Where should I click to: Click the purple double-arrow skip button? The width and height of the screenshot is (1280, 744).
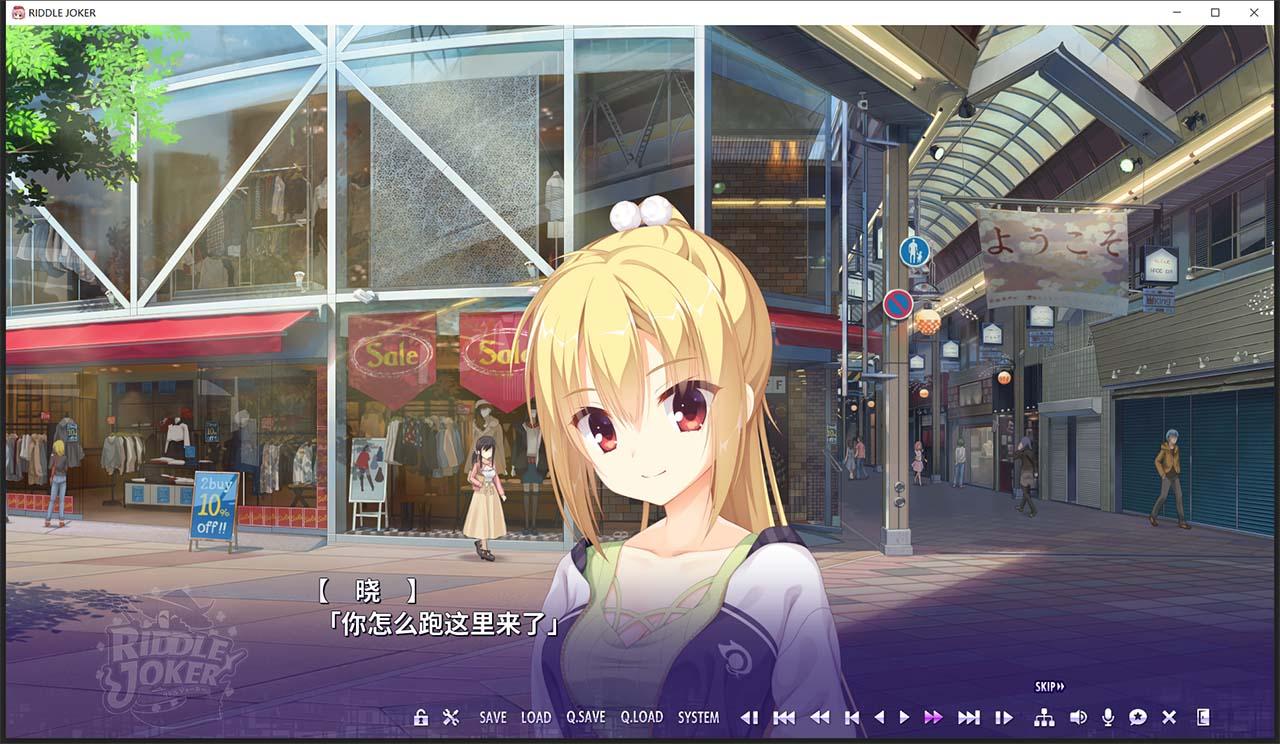(x=933, y=717)
